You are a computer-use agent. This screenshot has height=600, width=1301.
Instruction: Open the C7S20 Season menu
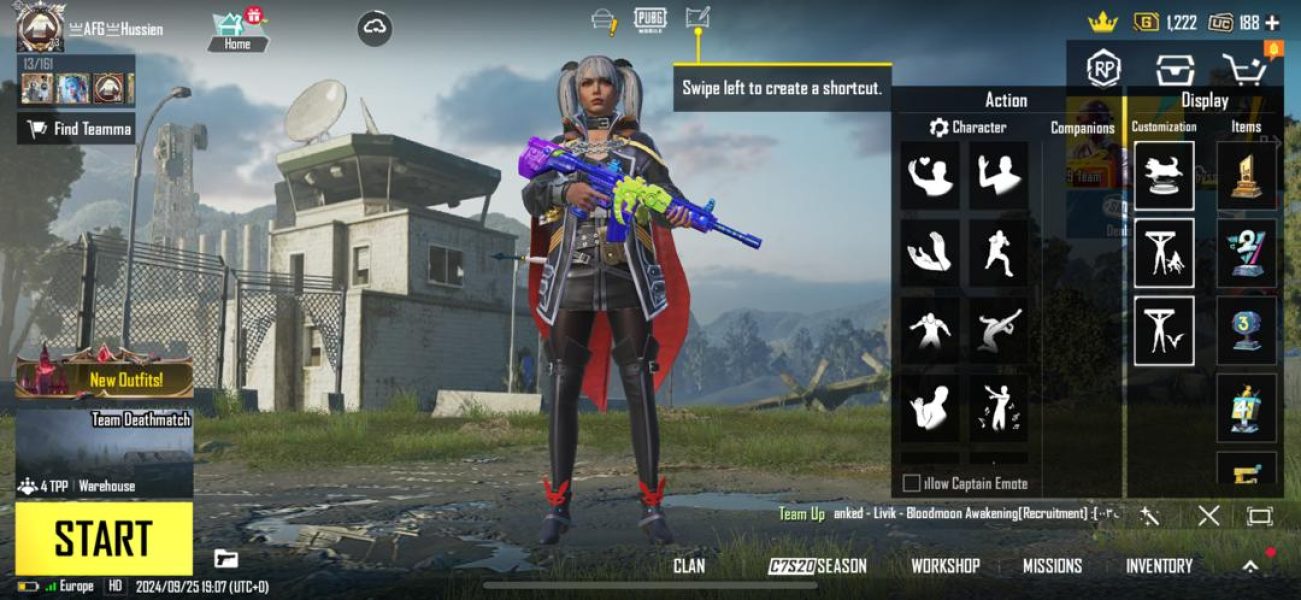click(817, 566)
